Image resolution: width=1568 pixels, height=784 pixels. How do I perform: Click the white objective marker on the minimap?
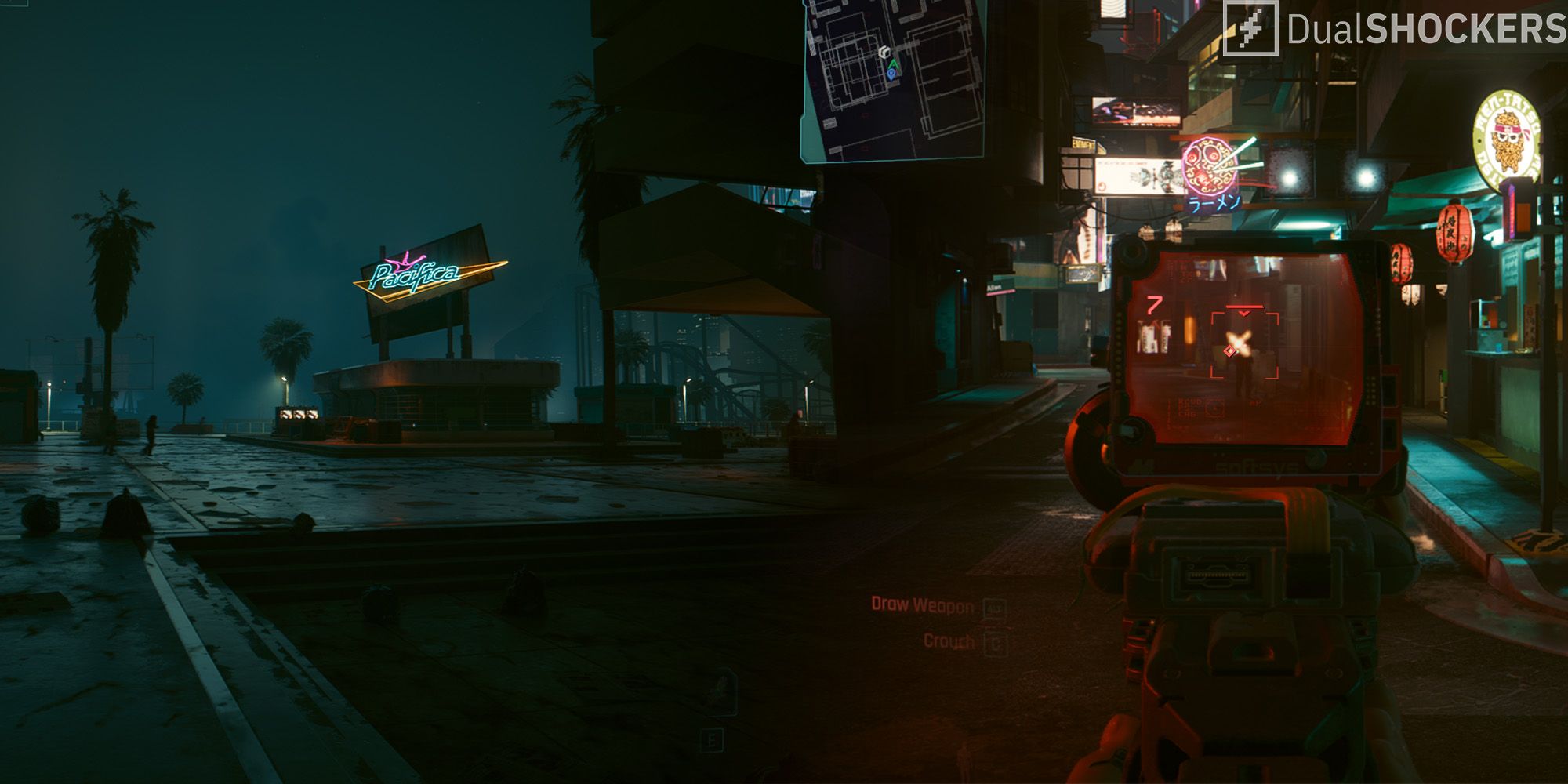click(x=886, y=51)
